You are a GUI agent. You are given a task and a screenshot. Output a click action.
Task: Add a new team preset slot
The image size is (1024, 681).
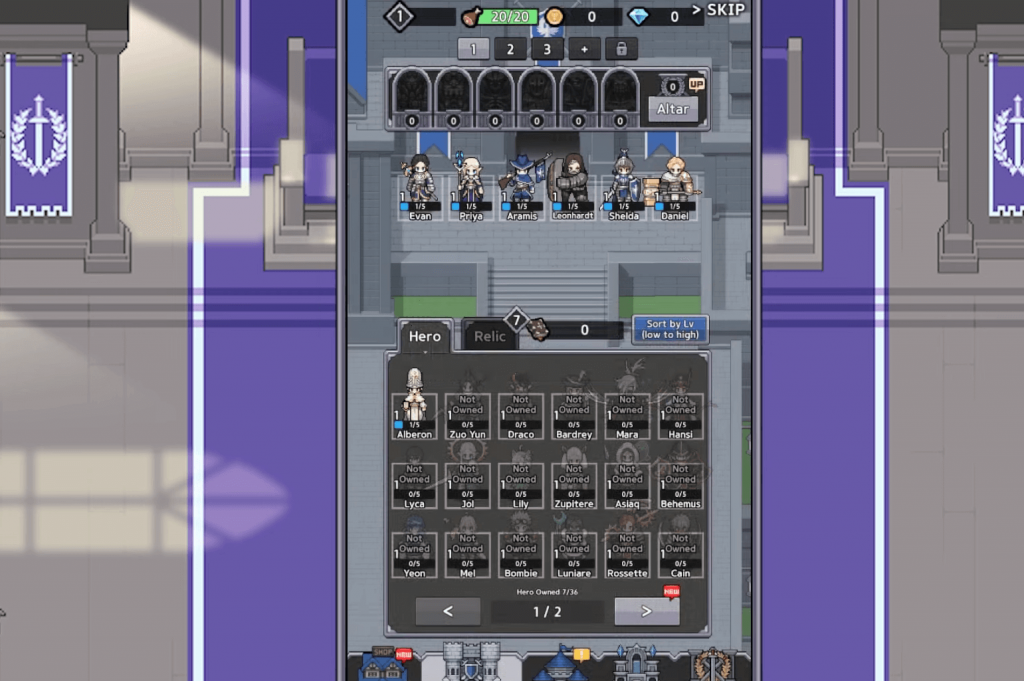coord(584,48)
